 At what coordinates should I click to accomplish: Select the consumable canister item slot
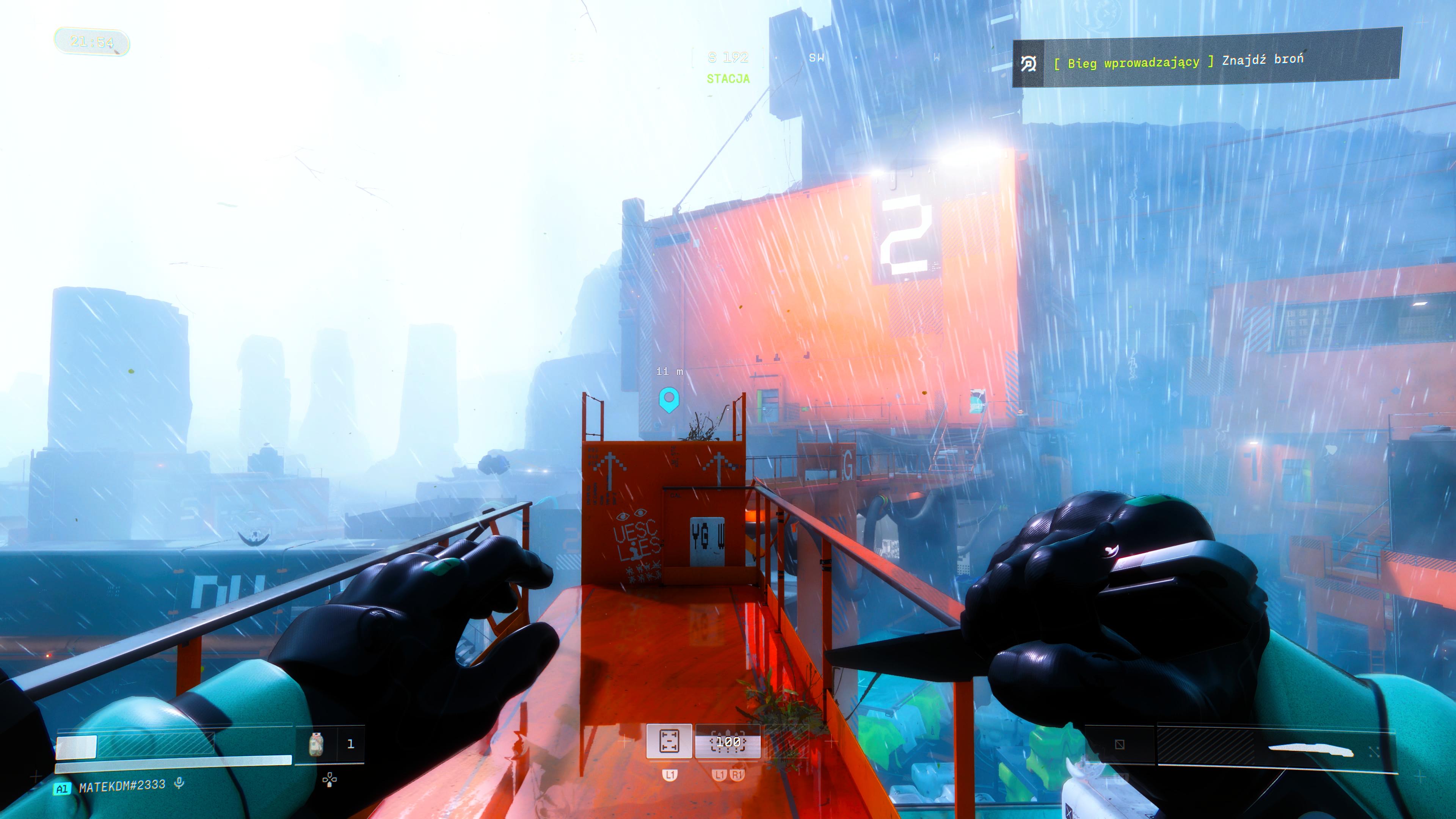coord(317,744)
